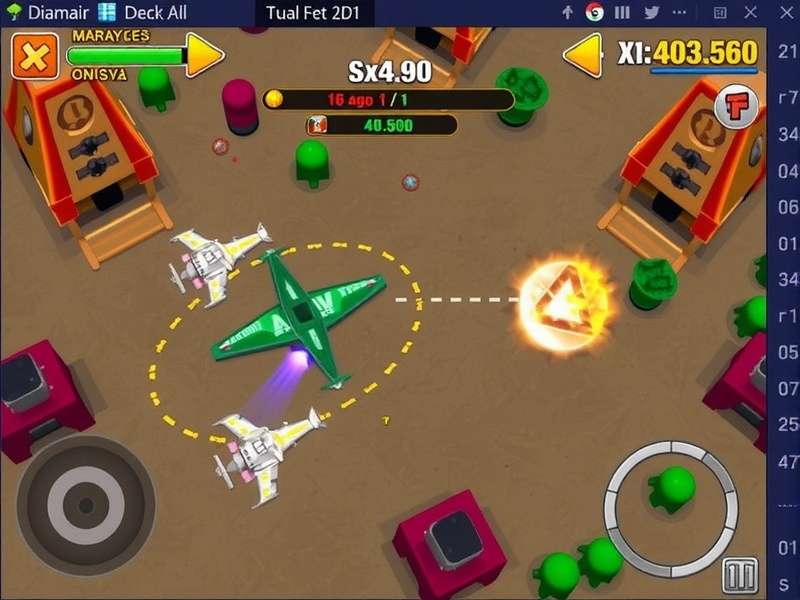Close the game with the orange X button
Image resolution: width=800 pixels, height=600 pixels.
point(34,56)
